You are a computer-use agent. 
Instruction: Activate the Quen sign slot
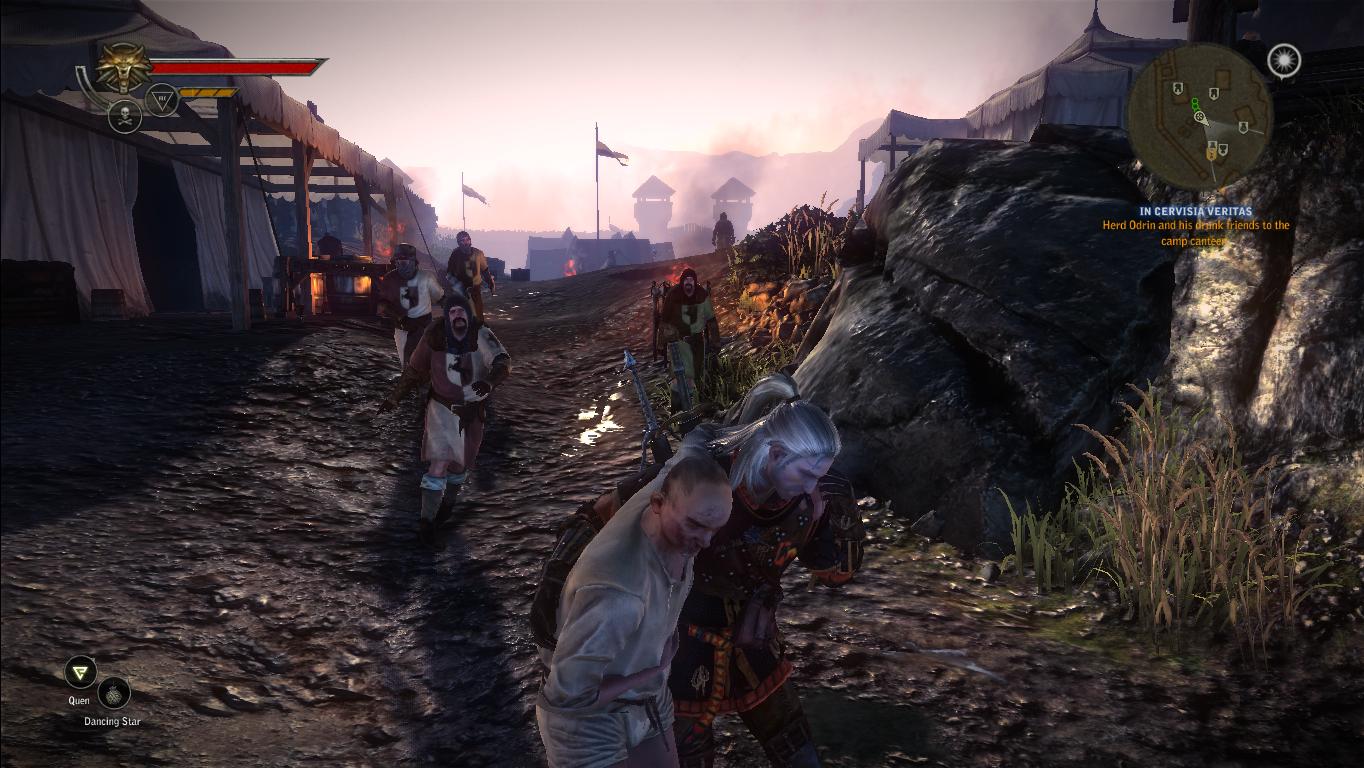[x=80, y=672]
